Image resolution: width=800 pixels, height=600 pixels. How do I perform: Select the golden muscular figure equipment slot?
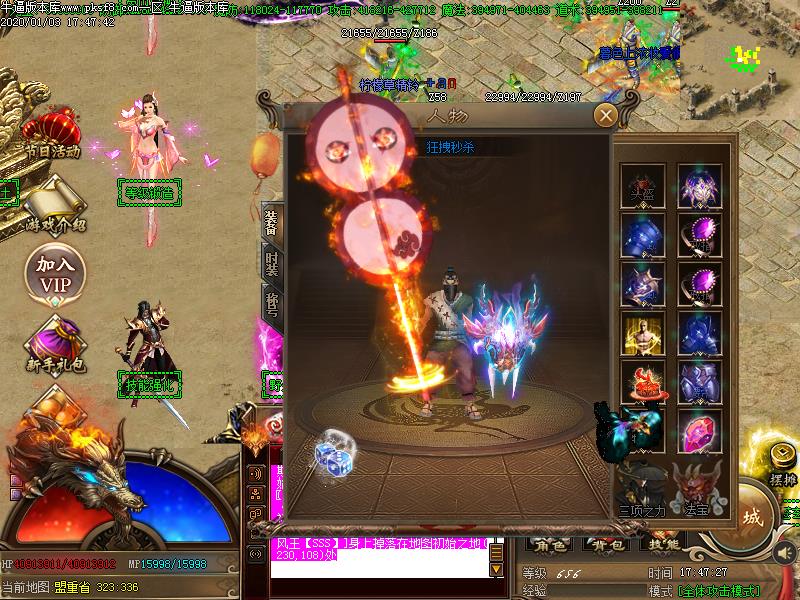(640, 335)
